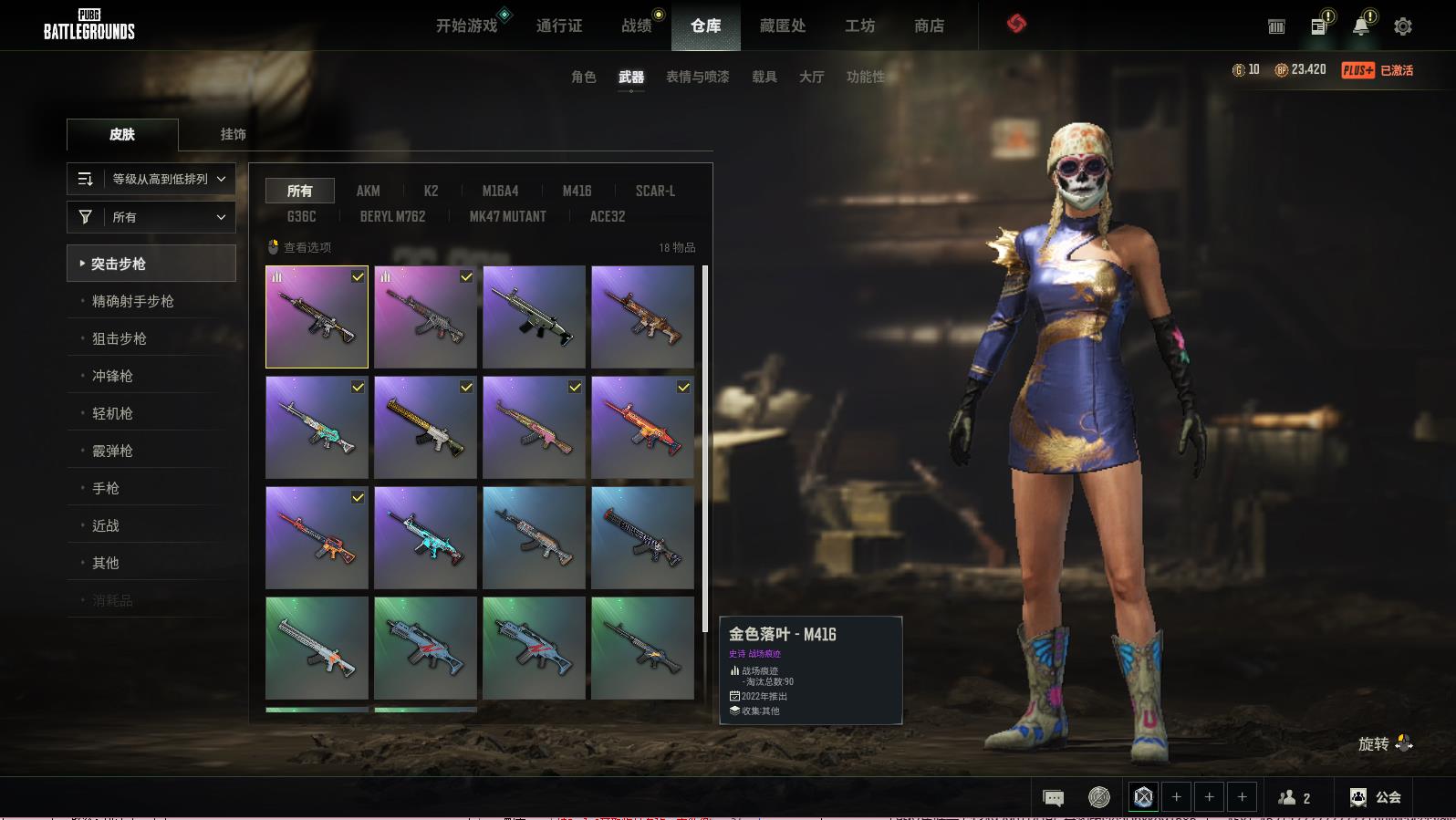Open the 挂饰 tab
The width and height of the screenshot is (1456, 820).
tap(233, 134)
